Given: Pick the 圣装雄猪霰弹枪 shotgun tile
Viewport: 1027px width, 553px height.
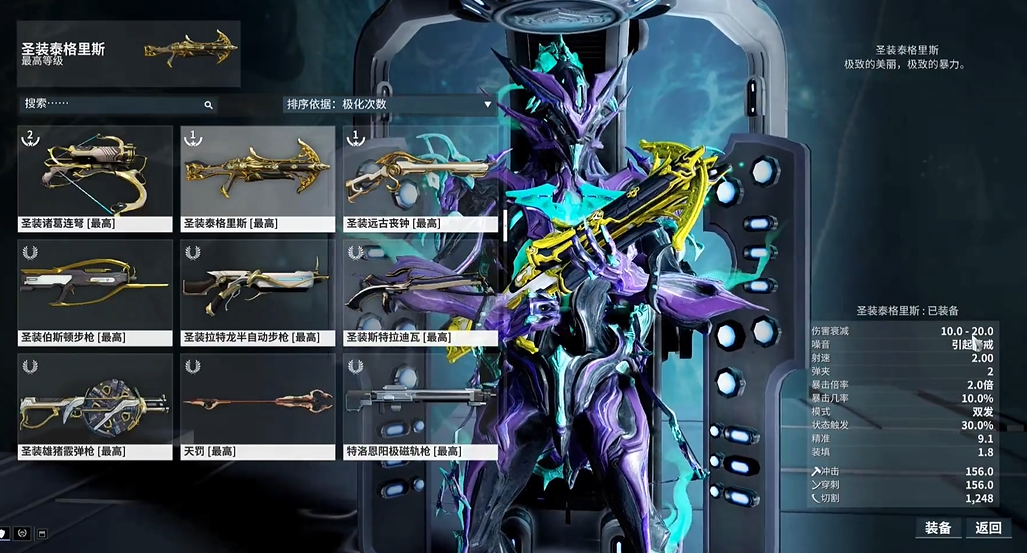Looking at the screenshot, I should coord(95,406).
